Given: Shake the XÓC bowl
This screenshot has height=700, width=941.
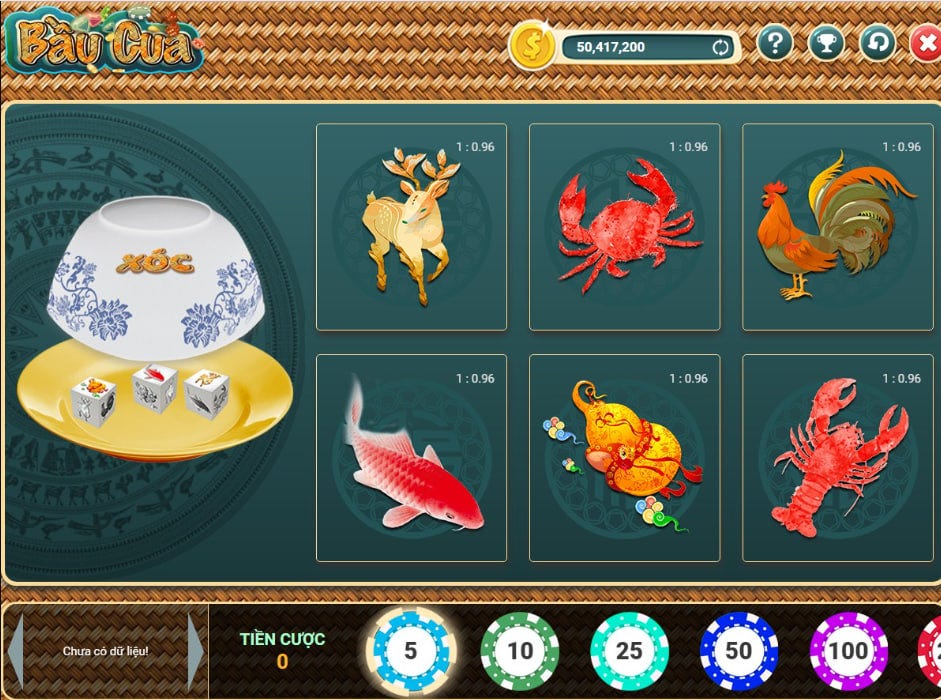Looking at the screenshot, I should 155,275.
